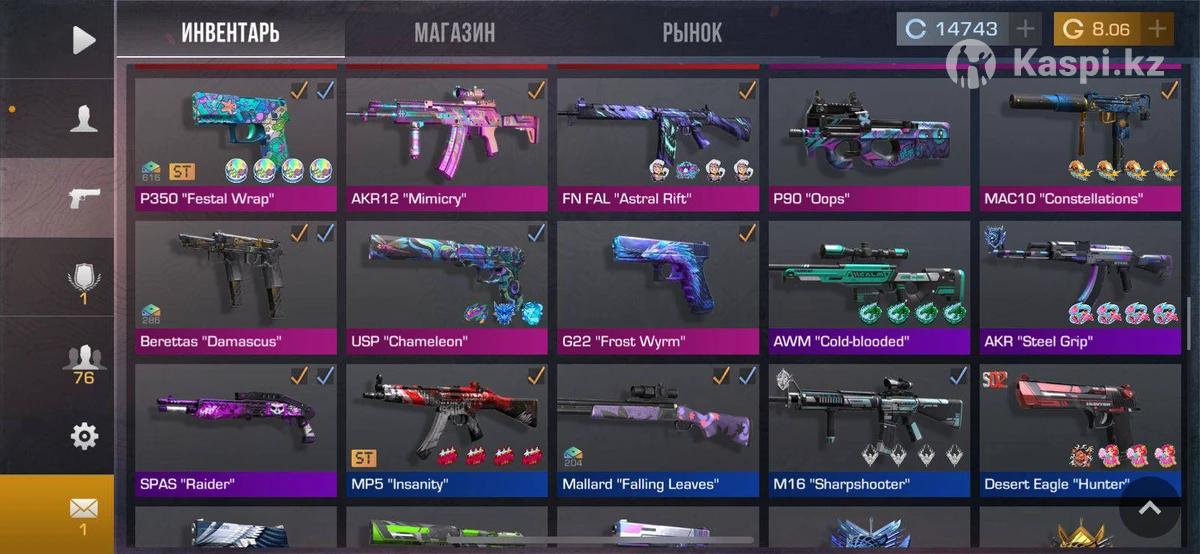Select the P350 "Festal Wrap" skin
The width and height of the screenshot is (1200, 554).
236,142
